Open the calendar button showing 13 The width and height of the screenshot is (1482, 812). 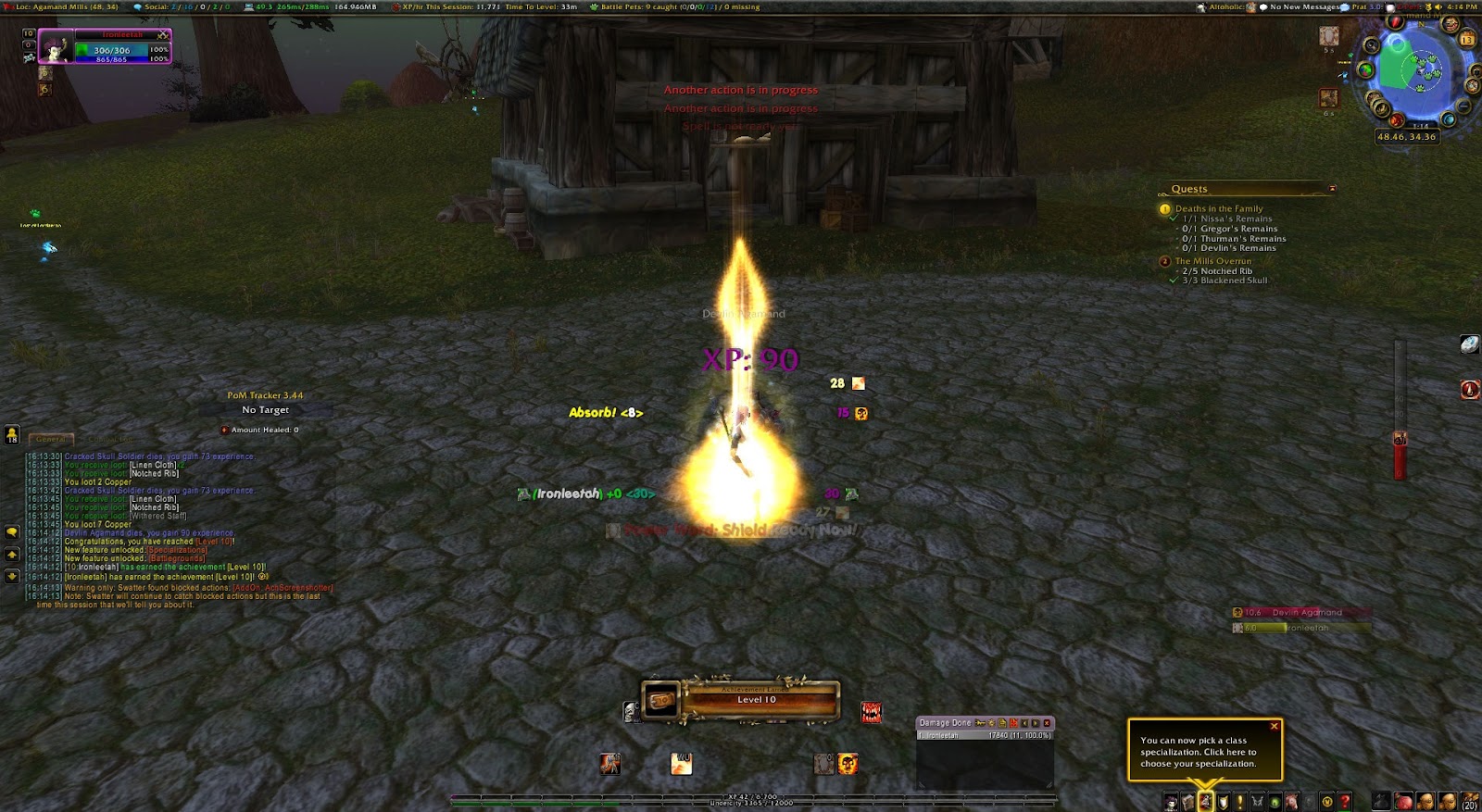pos(1467,40)
